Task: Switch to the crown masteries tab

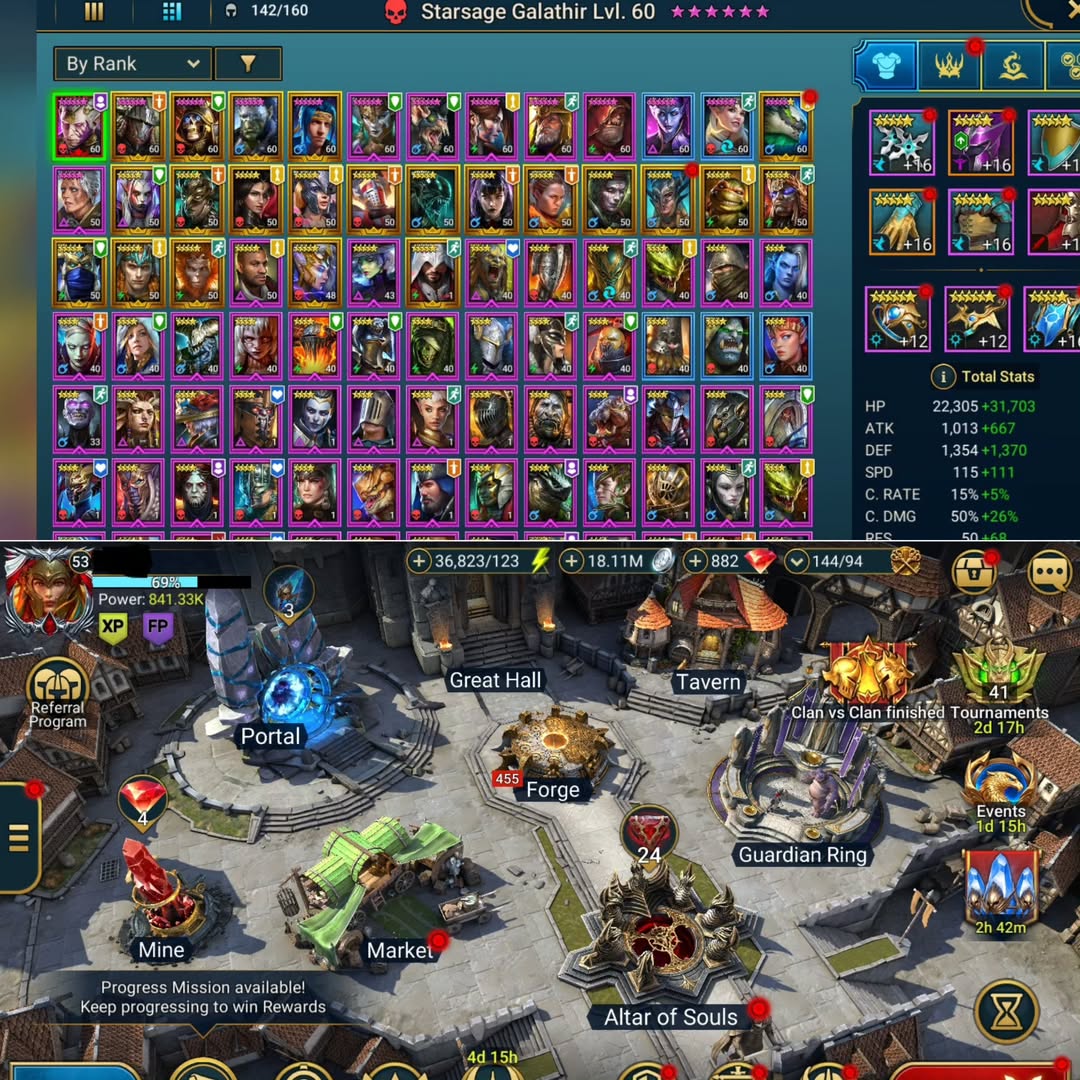Action: pyautogui.click(x=948, y=67)
